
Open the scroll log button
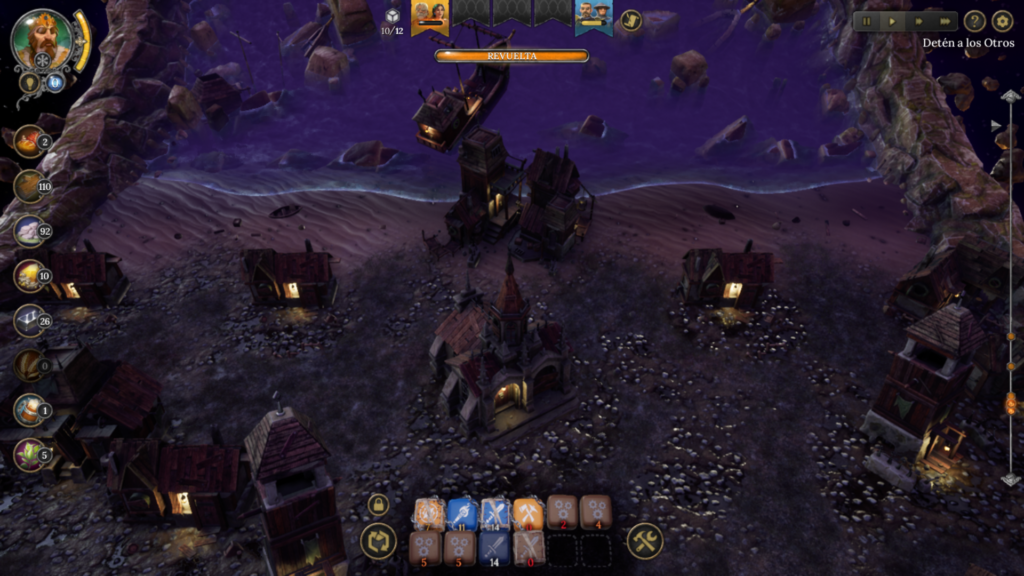point(630,20)
